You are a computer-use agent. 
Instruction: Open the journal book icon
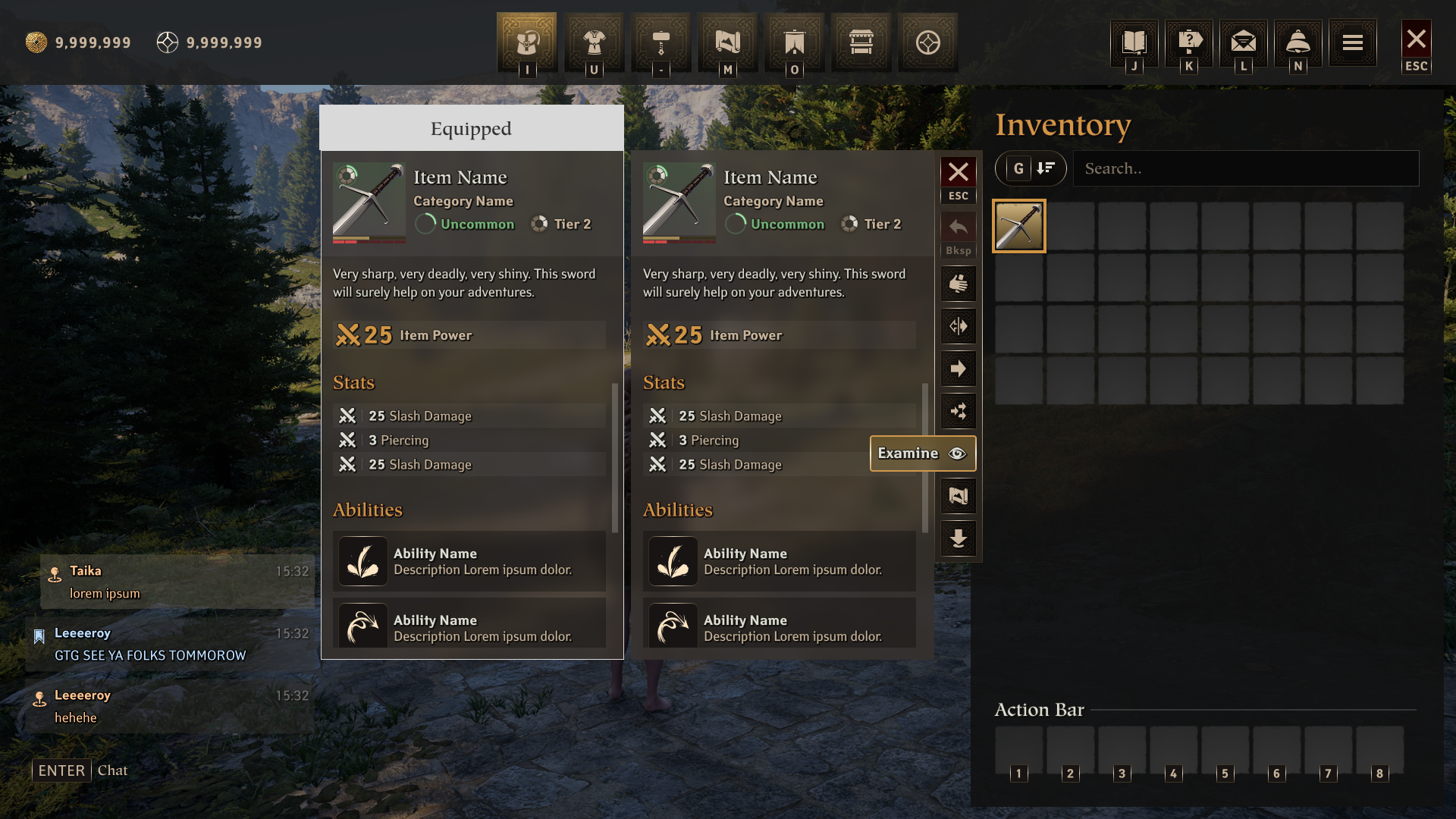point(1134,42)
